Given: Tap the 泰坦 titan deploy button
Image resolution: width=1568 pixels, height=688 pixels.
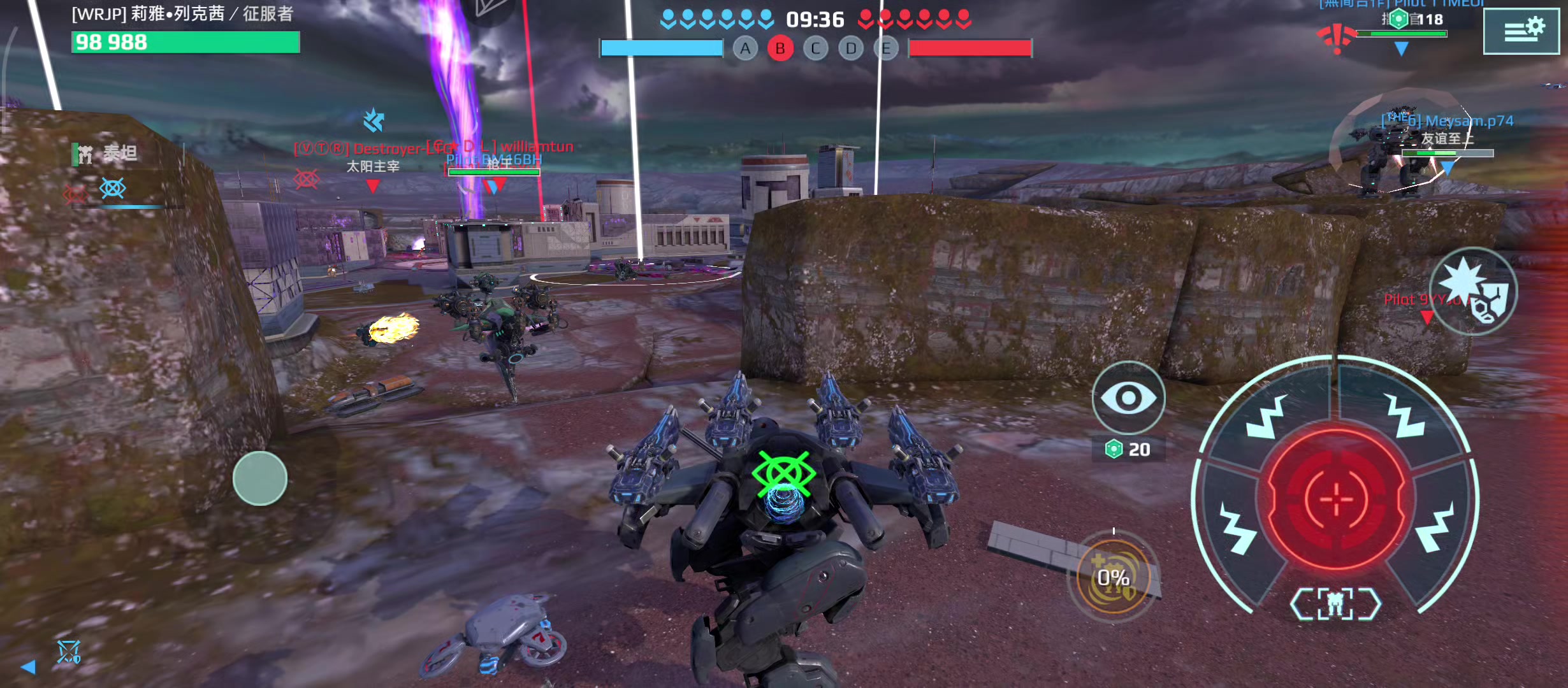Looking at the screenshot, I should [x=107, y=154].
